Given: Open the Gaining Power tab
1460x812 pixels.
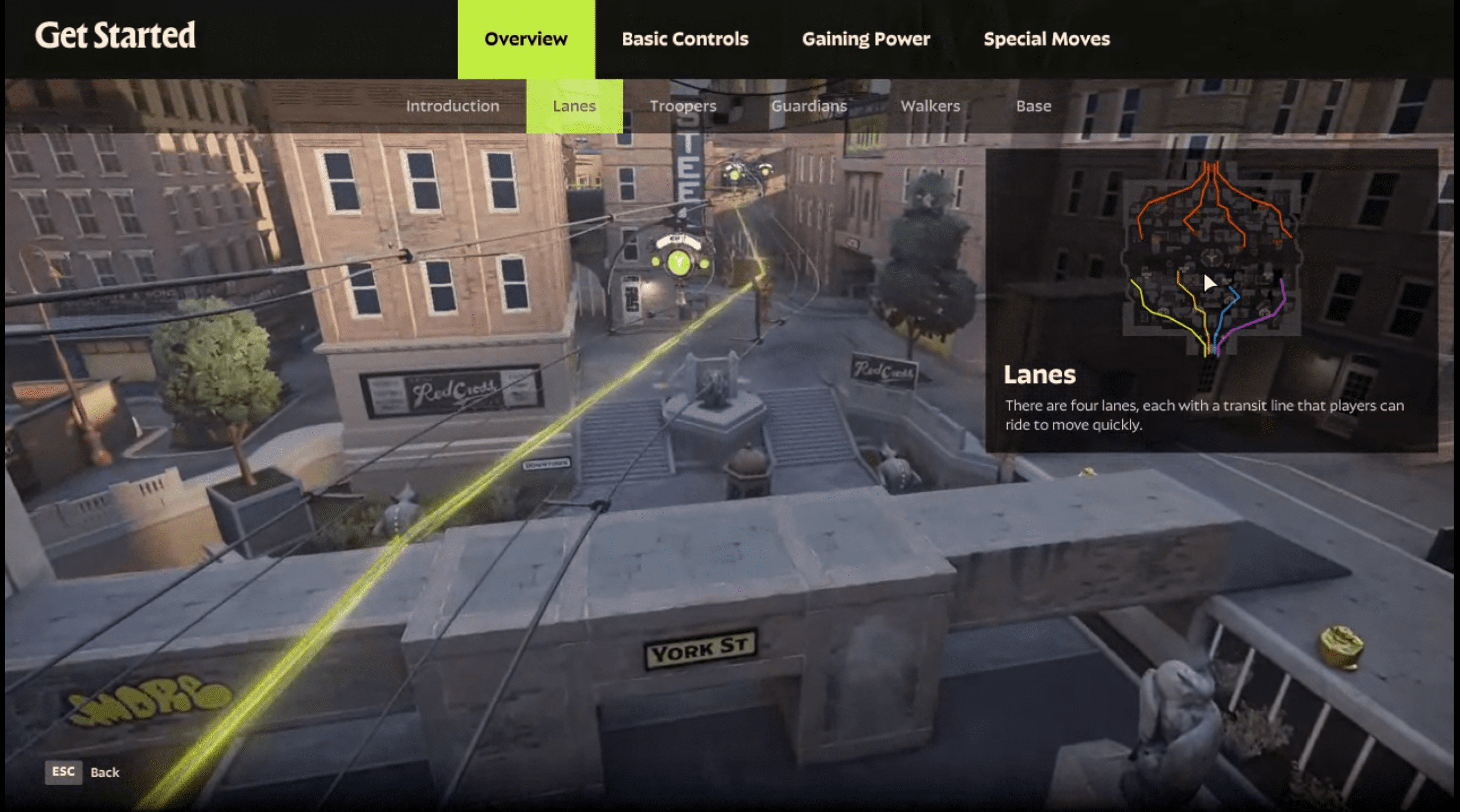Looking at the screenshot, I should pyautogui.click(x=866, y=39).
